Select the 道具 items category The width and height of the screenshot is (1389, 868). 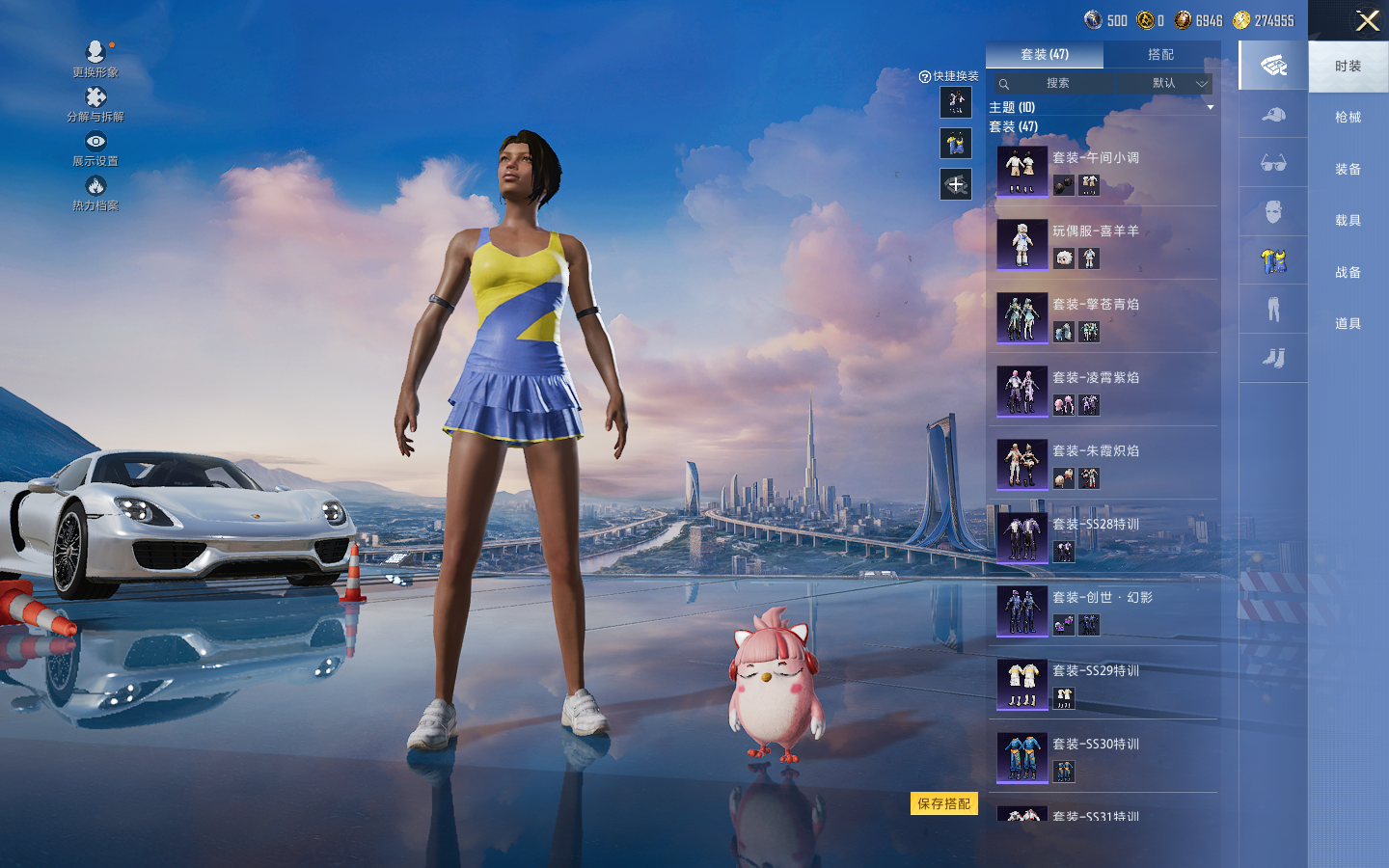pos(1348,324)
